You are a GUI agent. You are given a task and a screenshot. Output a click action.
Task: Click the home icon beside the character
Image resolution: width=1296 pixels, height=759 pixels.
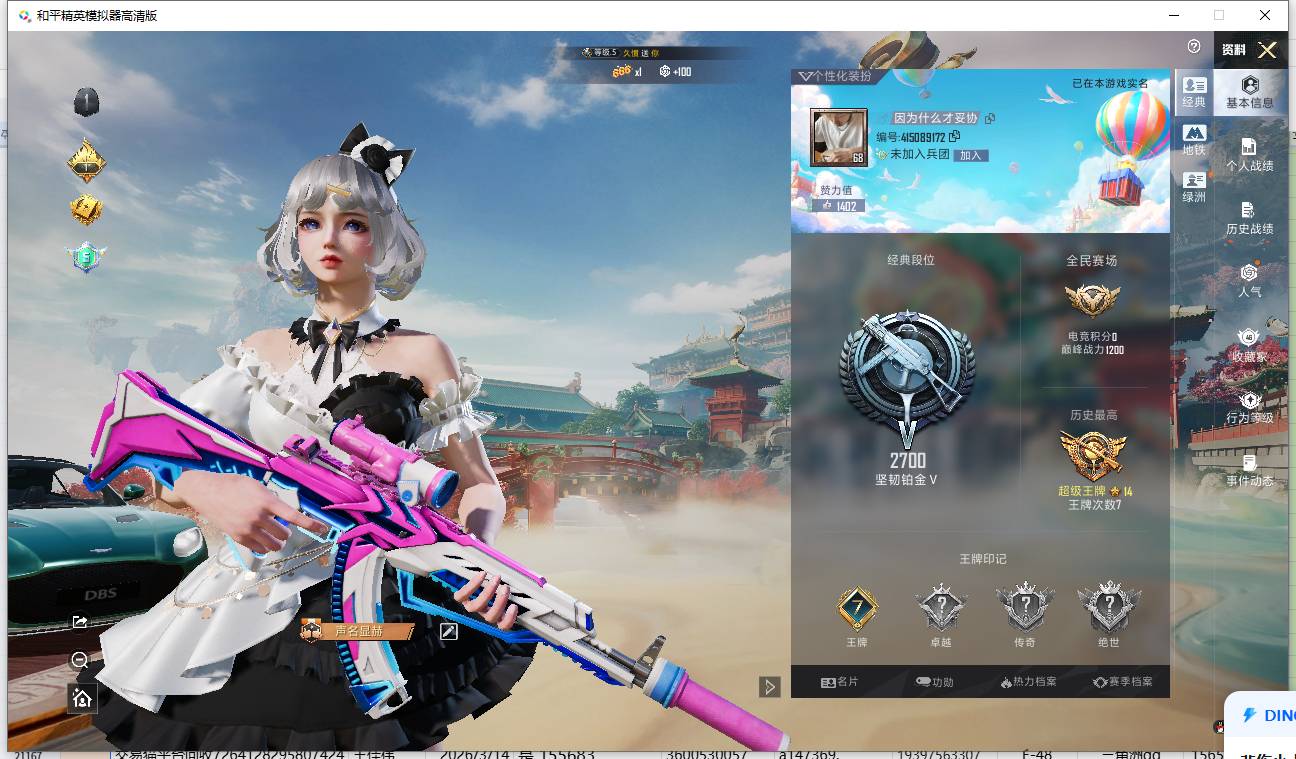tap(82, 698)
